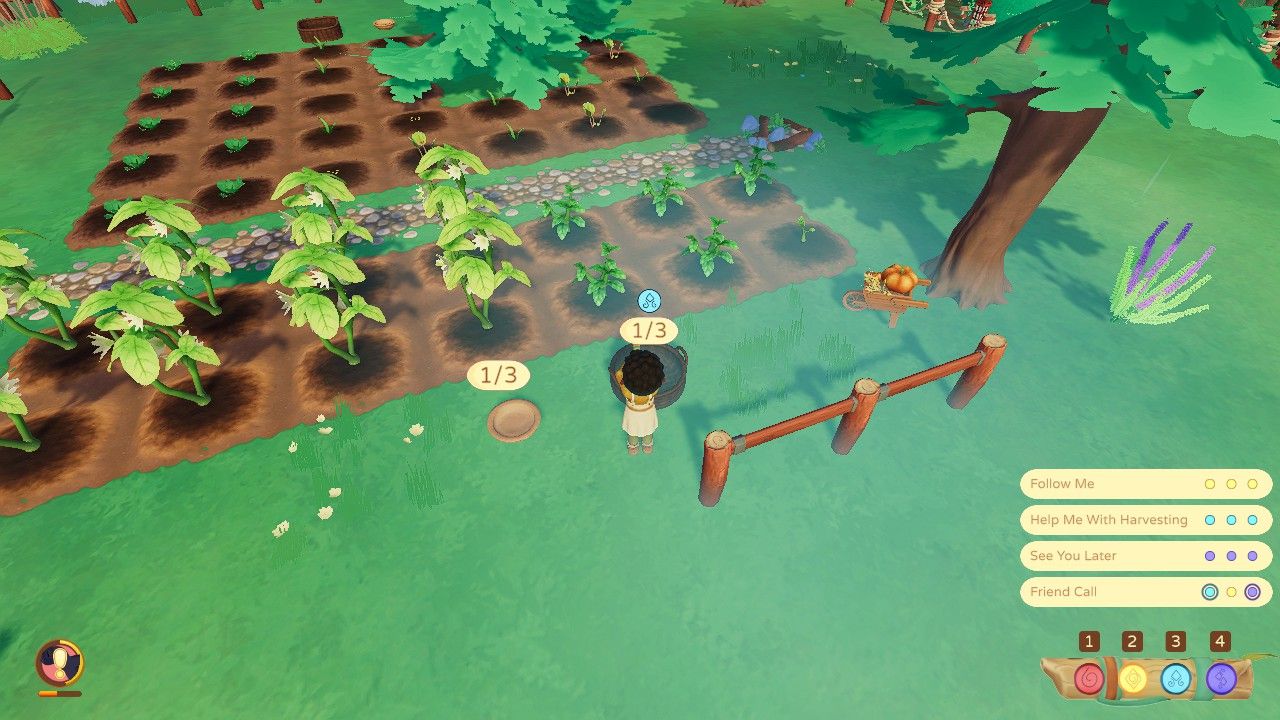Select the highlighted blue circle beside Friend Call
Viewport: 1280px width, 720px height.
click(1209, 591)
